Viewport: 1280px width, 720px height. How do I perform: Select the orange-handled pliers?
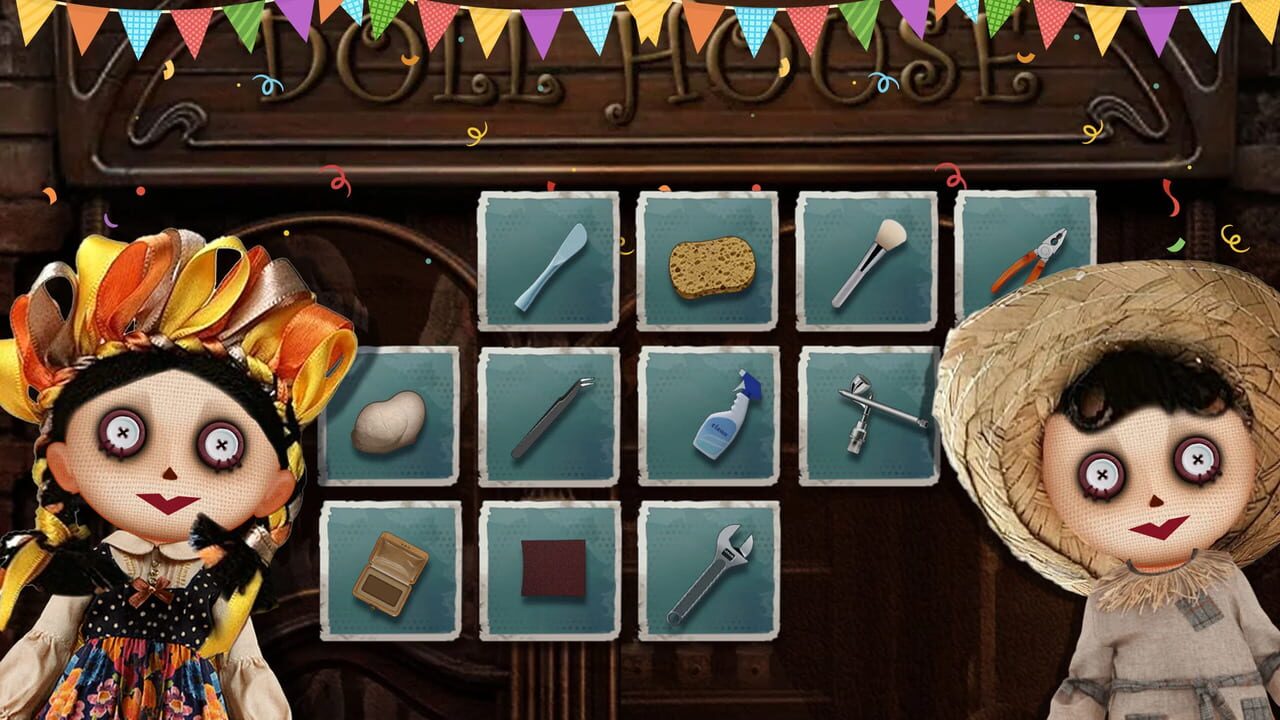point(1028,257)
